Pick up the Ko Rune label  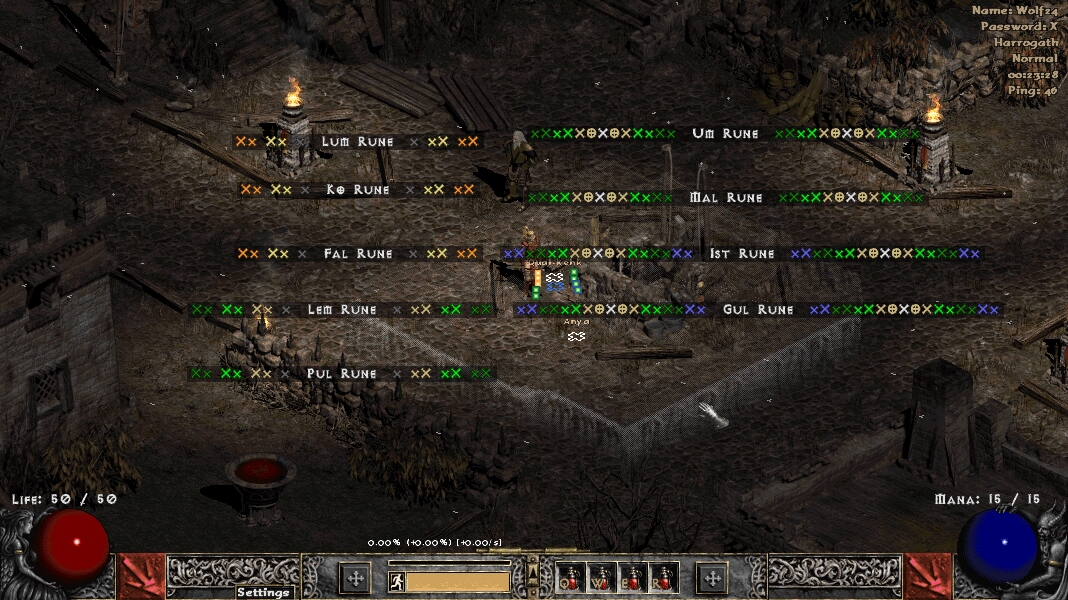pos(357,190)
